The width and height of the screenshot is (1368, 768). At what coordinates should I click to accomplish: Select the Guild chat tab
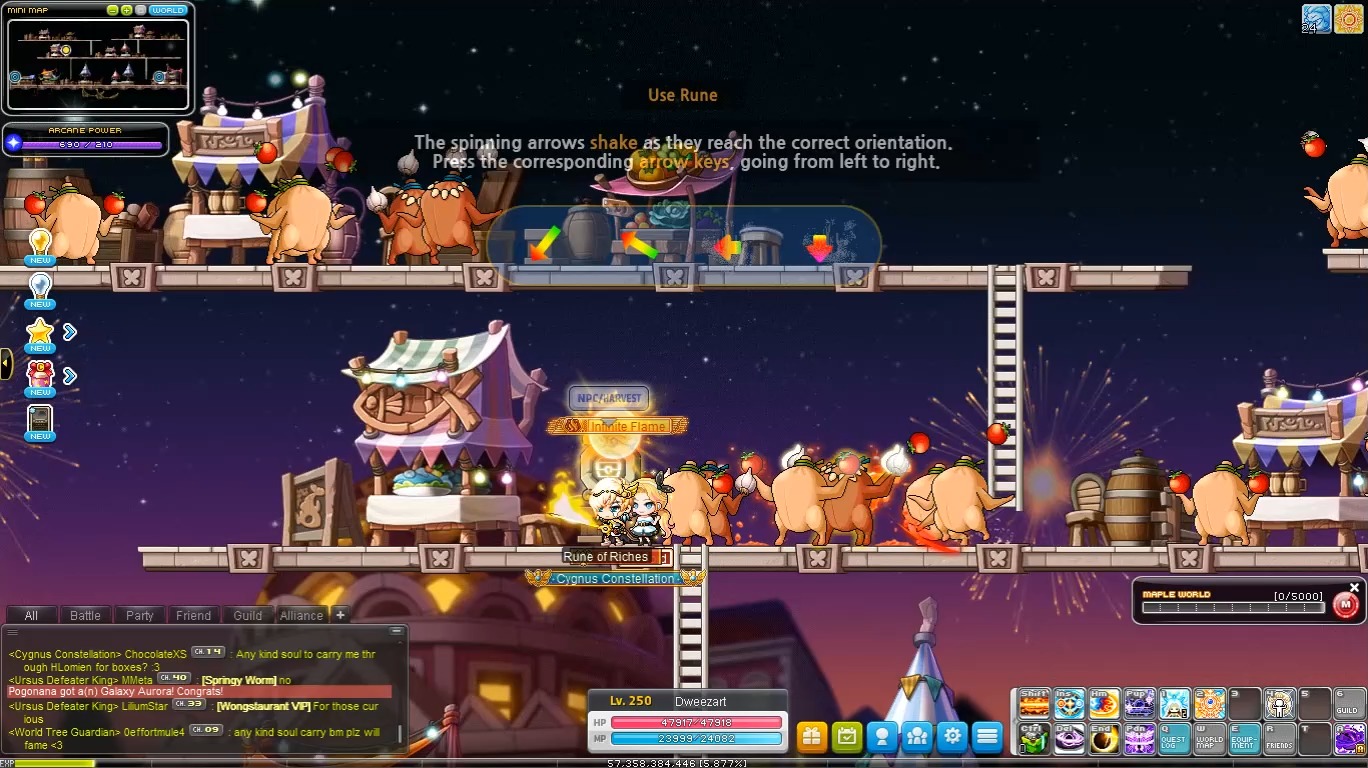coord(247,615)
